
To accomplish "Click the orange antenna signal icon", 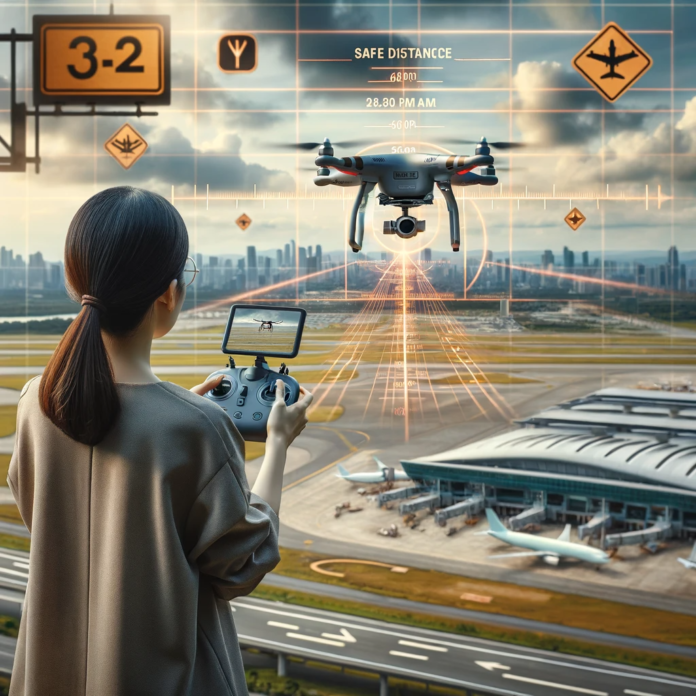I will click(x=237, y=54).
